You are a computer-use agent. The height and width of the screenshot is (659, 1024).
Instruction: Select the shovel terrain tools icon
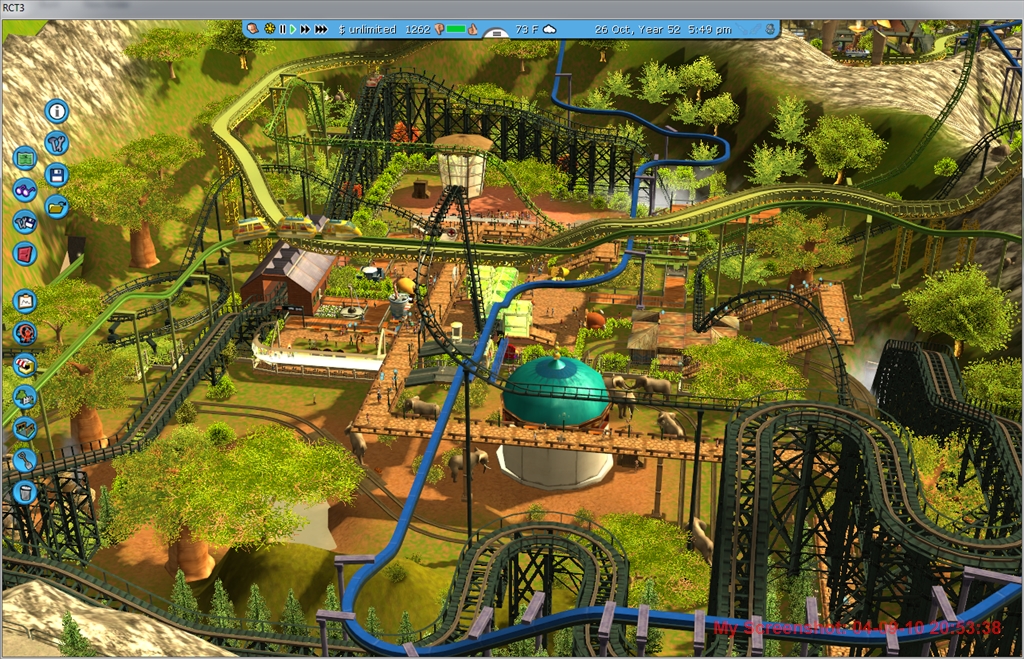pyautogui.click(x=25, y=460)
